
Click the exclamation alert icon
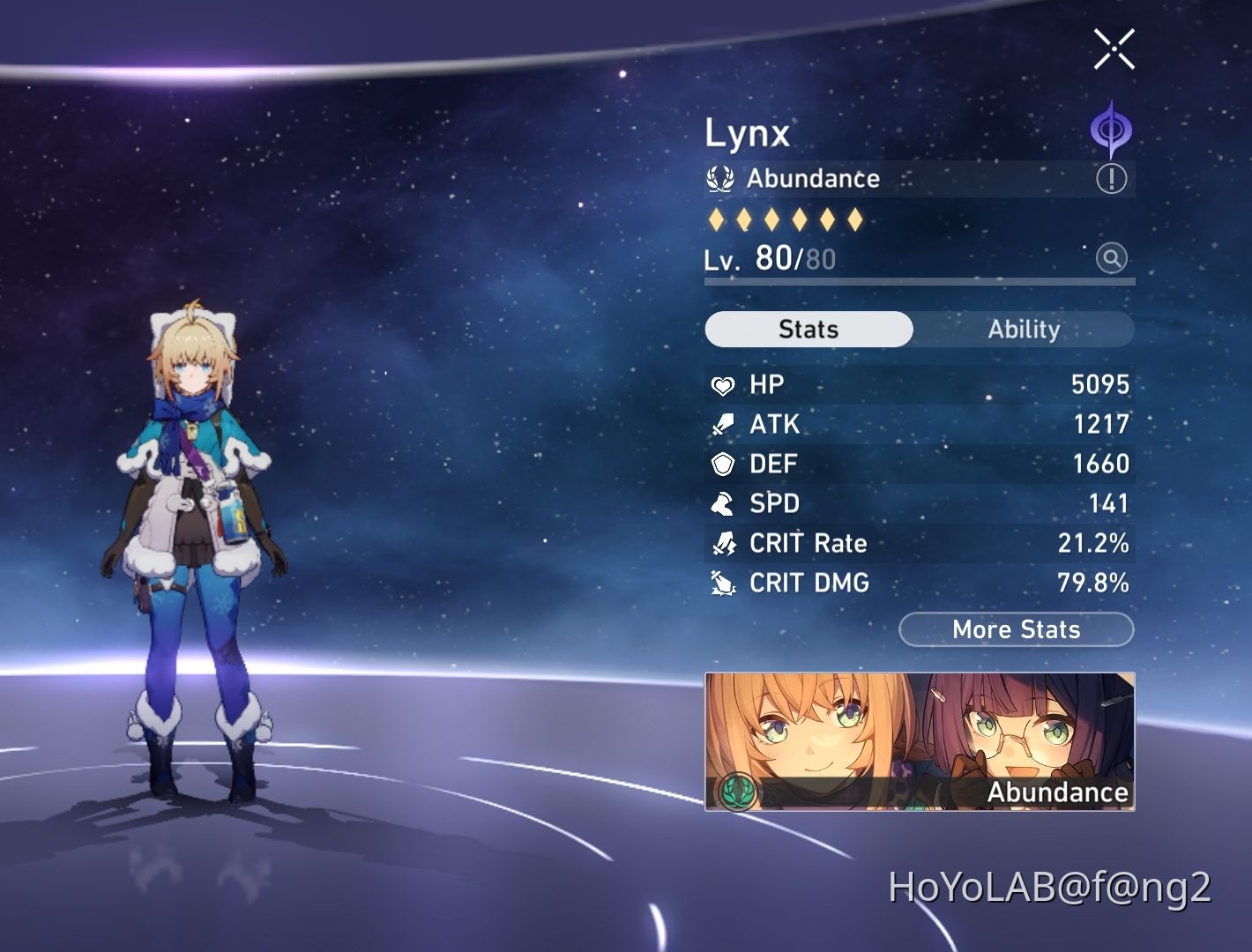pyautogui.click(x=1113, y=177)
